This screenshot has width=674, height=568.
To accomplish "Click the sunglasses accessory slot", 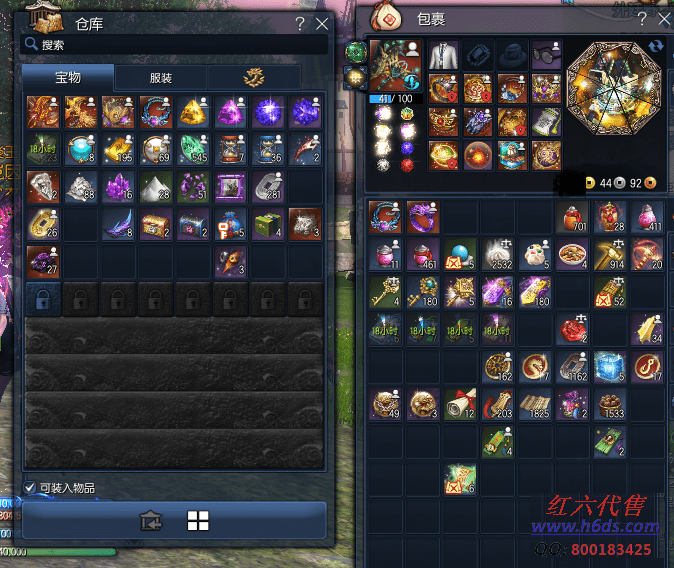I will point(546,55).
